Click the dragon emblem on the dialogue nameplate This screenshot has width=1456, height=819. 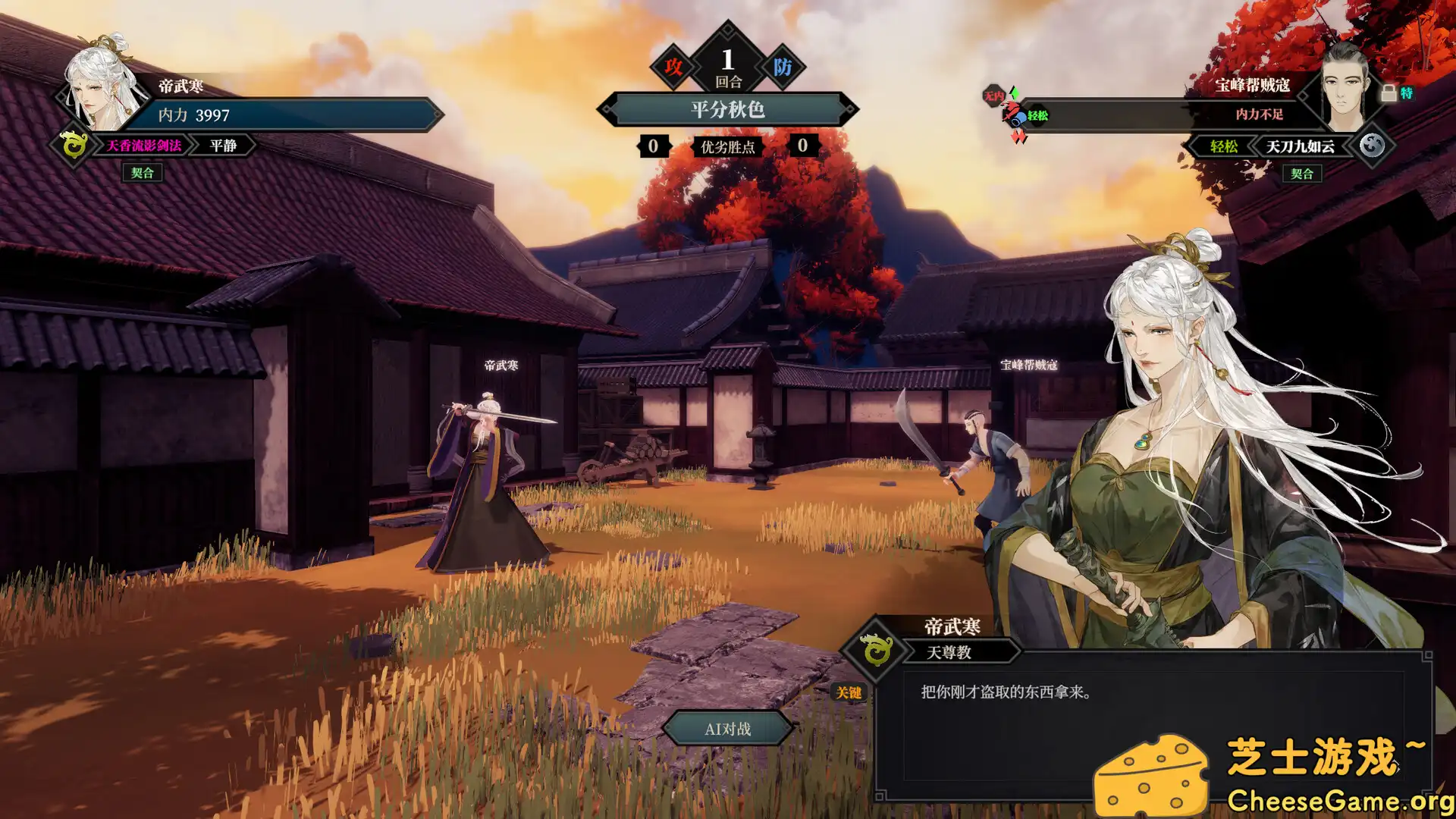pos(877,651)
